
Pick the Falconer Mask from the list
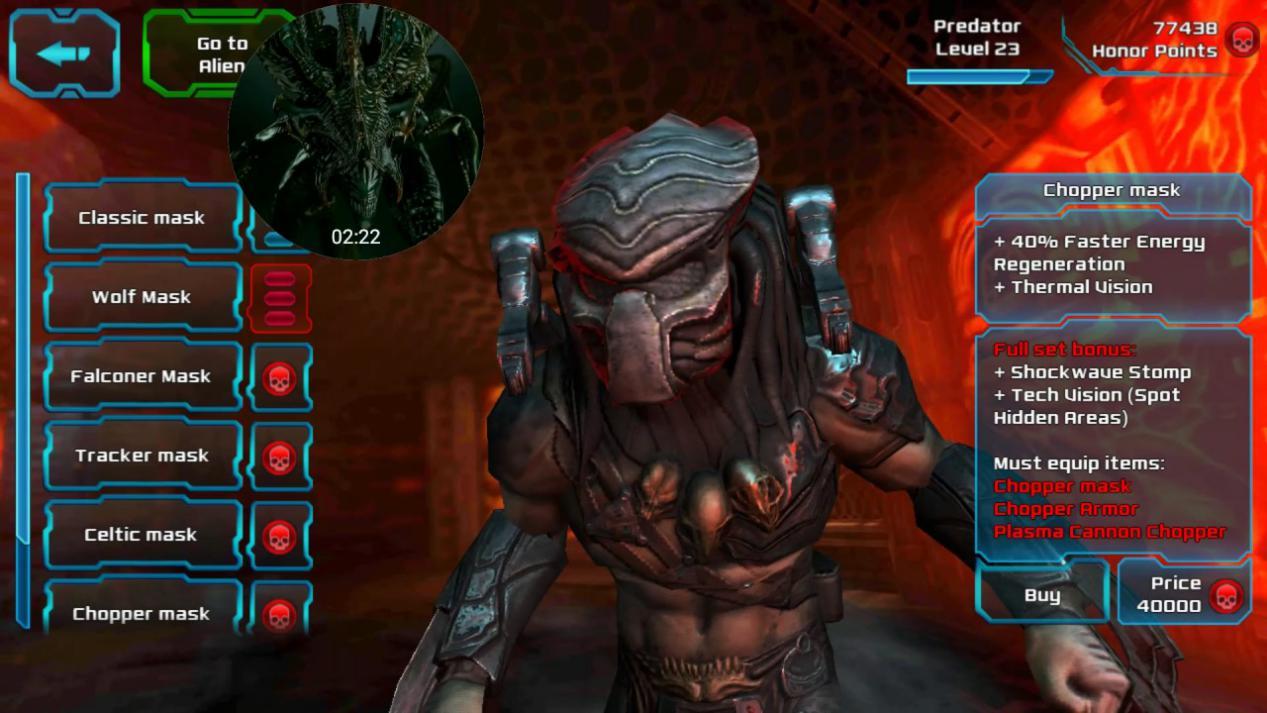[x=142, y=377]
